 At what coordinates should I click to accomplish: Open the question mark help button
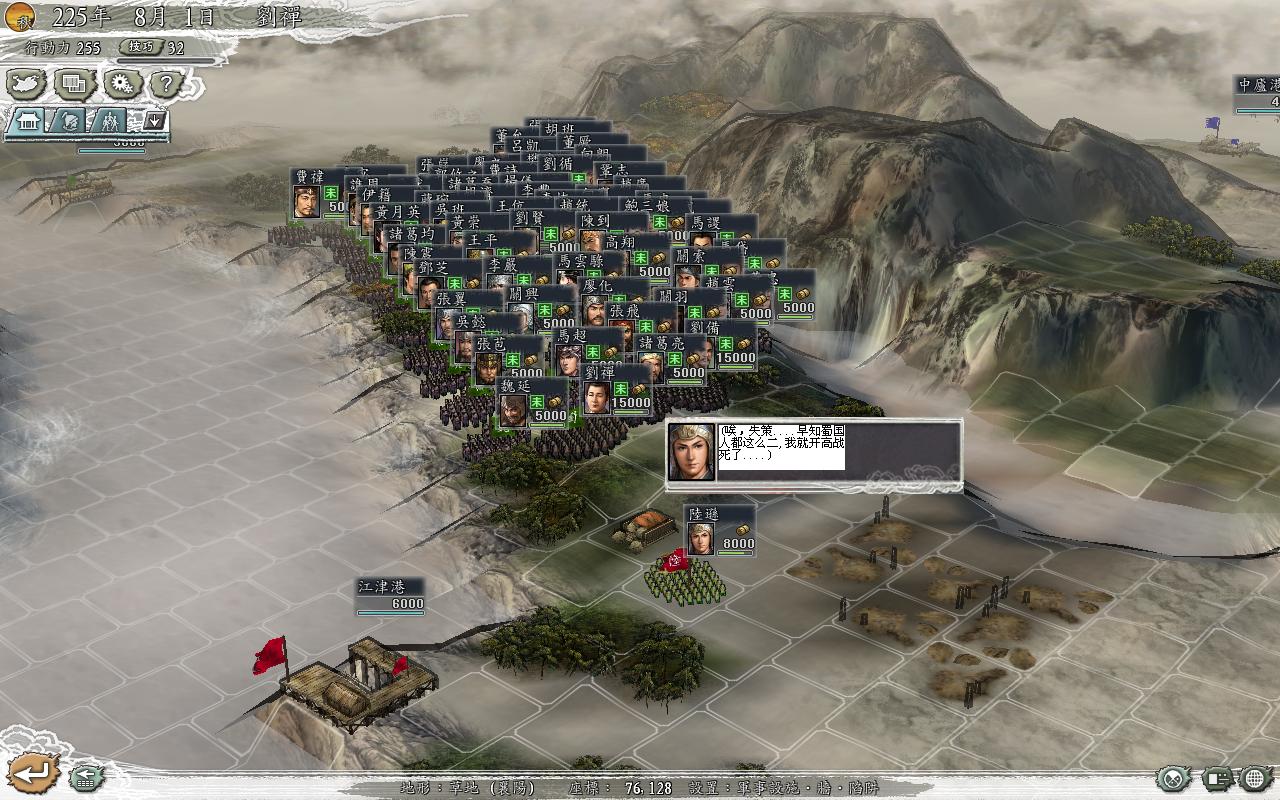coord(167,84)
